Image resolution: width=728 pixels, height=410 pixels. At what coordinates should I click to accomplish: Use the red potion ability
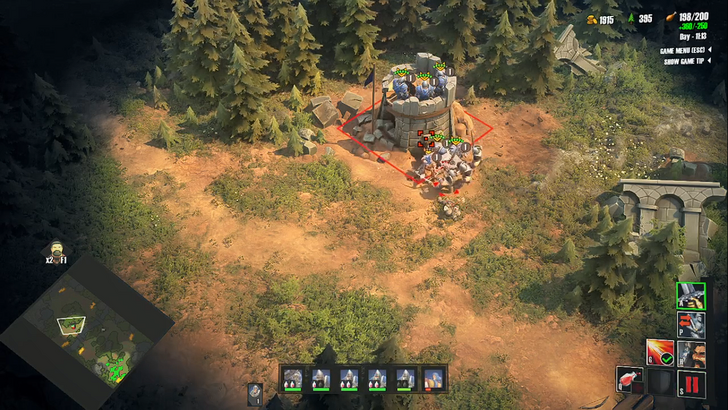(x=629, y=380)
